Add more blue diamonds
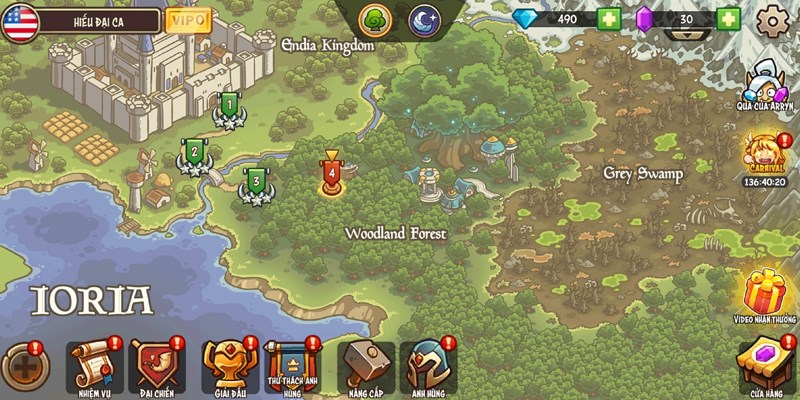Image resolution: width=800 pixels, height=400 pixels. [x=609, y=19]
